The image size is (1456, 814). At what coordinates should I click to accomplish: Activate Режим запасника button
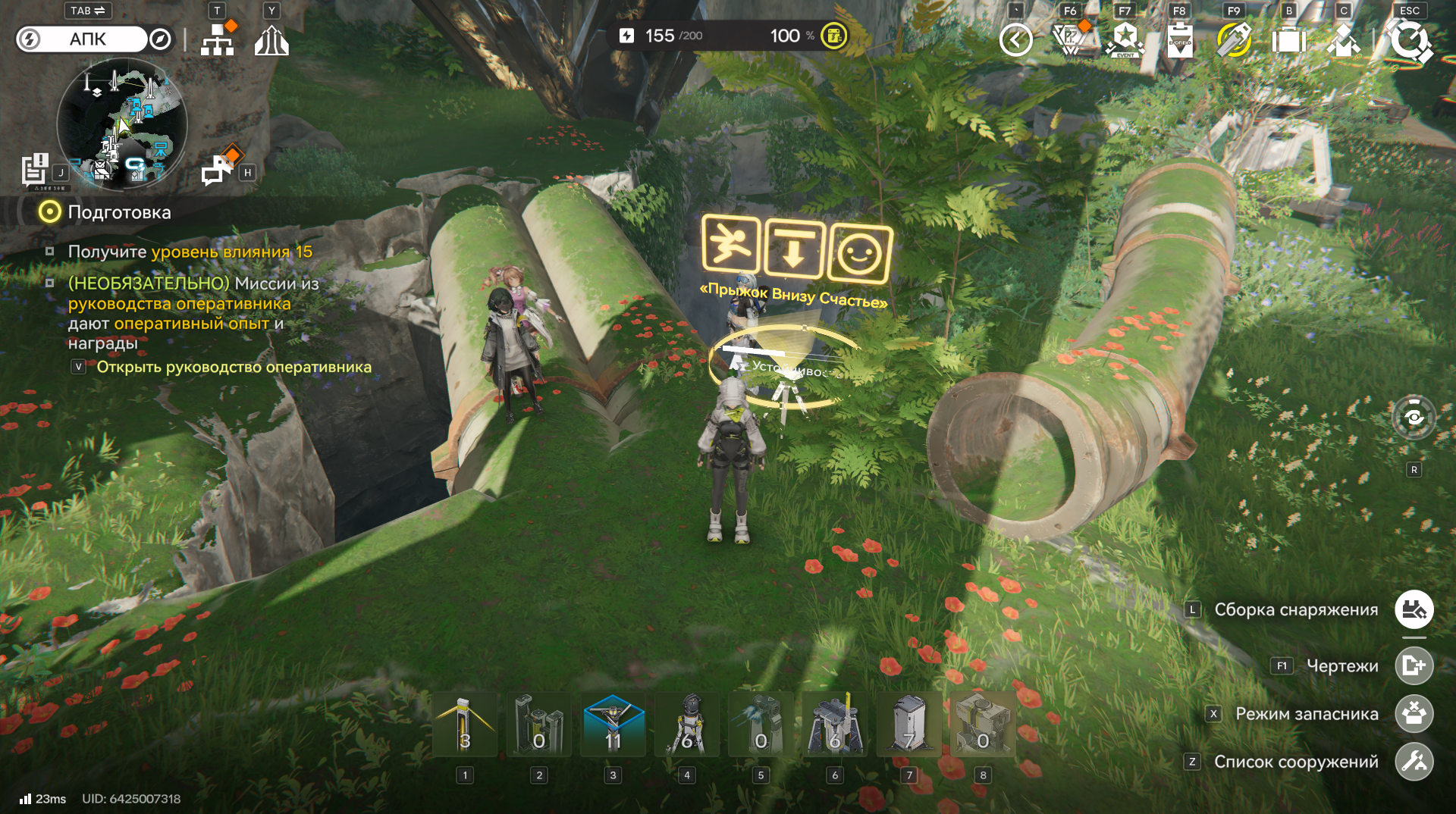(1414, 714)
